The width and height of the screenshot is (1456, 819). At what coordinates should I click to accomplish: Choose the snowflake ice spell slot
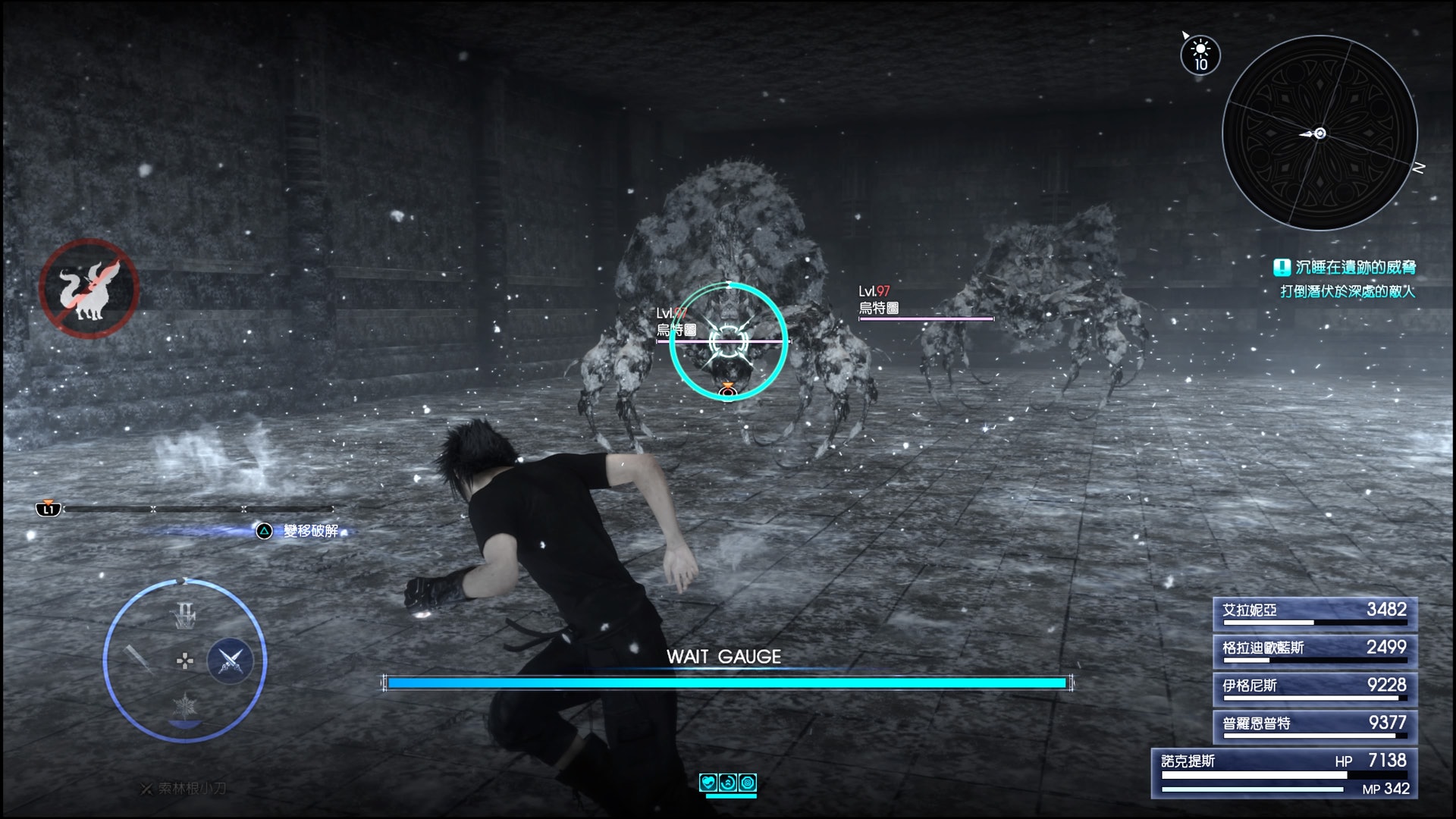(x=184, y=707)
